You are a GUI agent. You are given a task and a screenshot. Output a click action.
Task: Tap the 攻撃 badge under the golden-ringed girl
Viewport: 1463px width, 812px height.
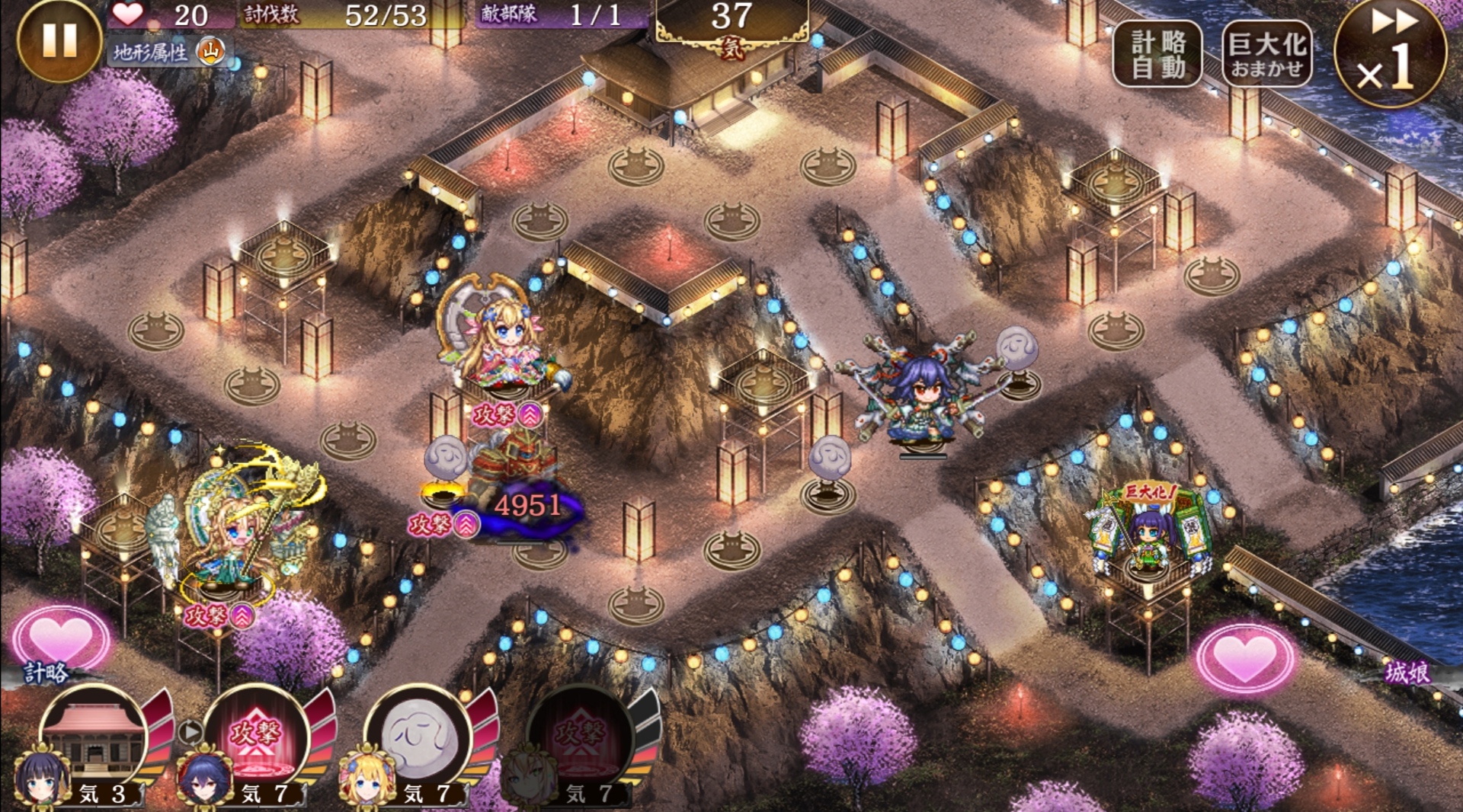219,615
